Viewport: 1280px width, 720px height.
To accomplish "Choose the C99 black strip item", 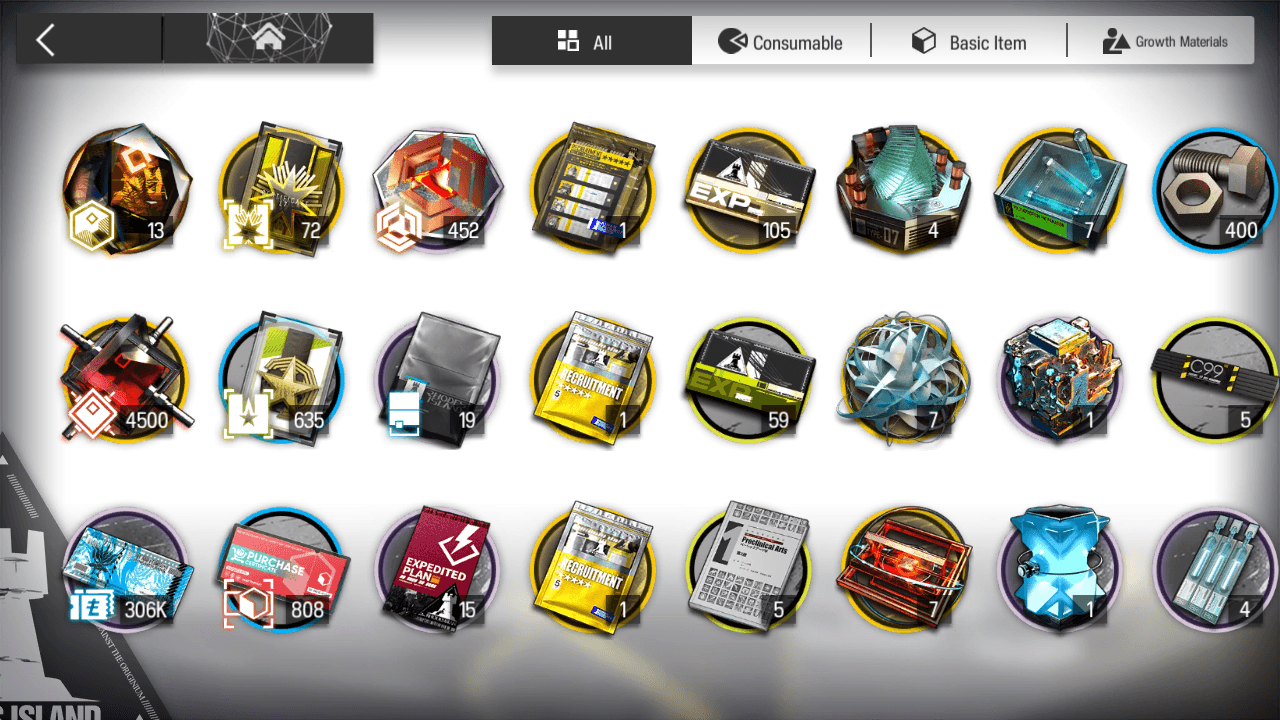I will (x=1215, y=378).
